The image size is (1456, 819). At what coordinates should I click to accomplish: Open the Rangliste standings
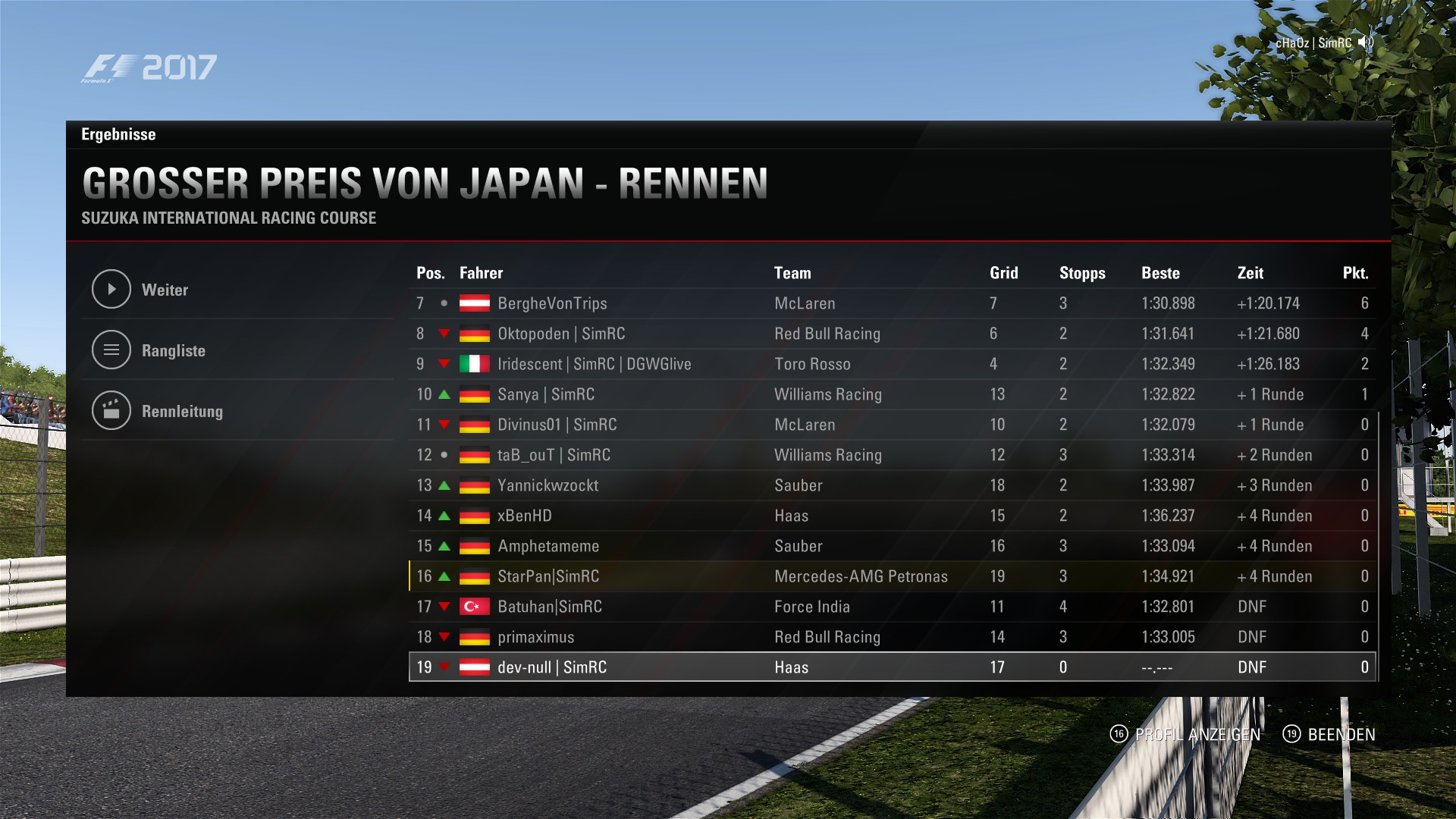(173, 350)
